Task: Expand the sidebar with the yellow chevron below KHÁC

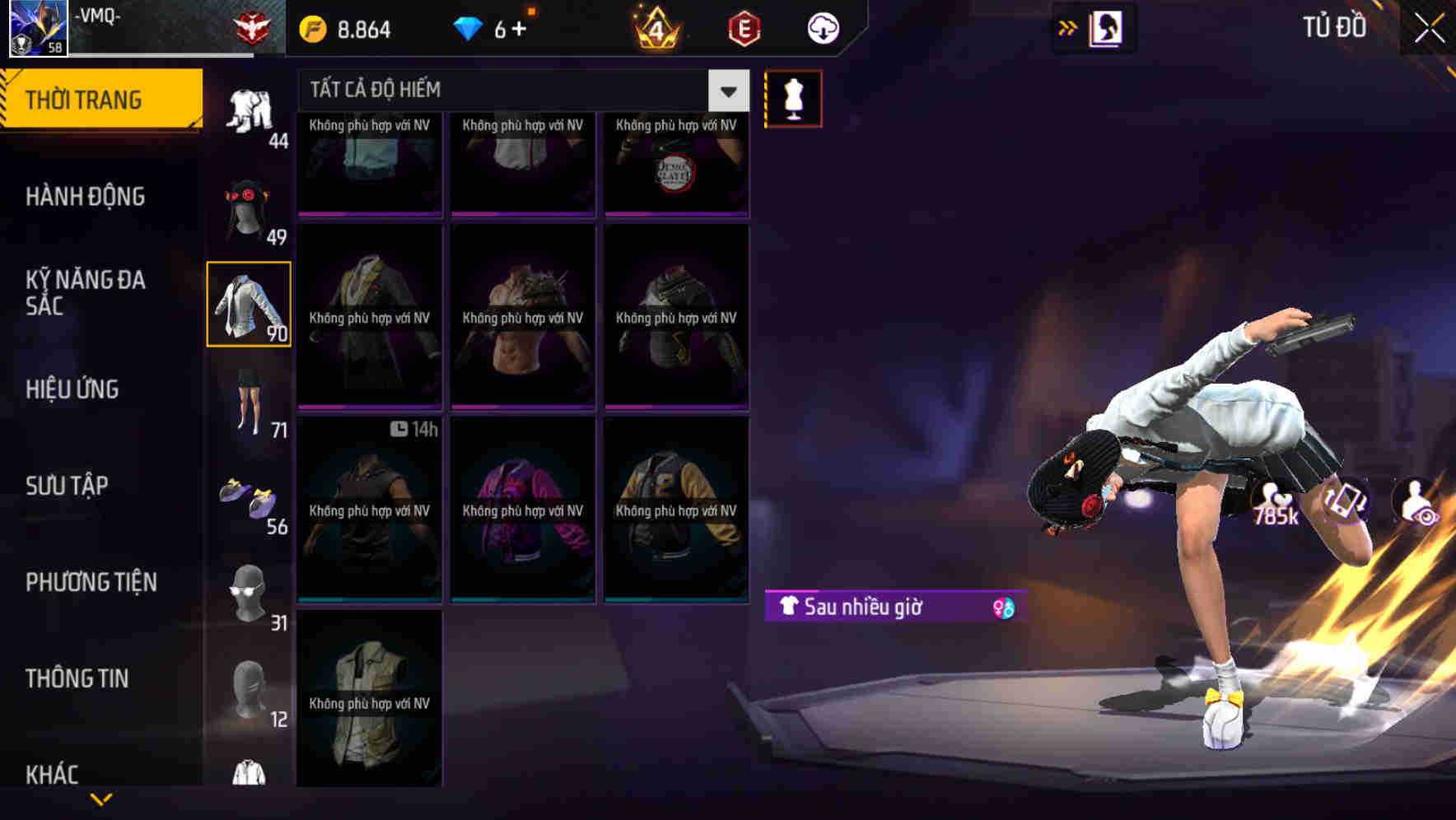Action: 101,797
